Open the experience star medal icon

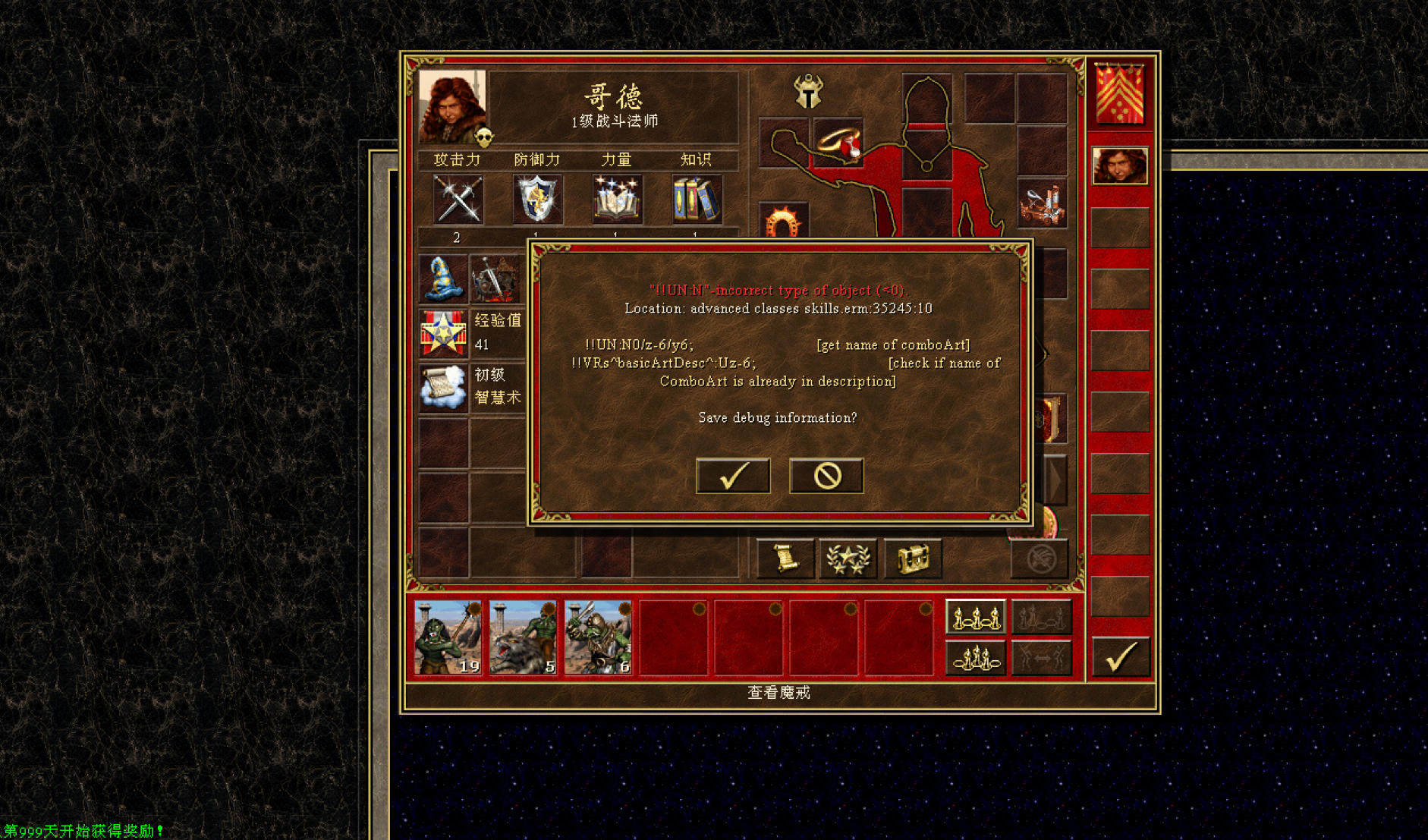pos(443,333)
